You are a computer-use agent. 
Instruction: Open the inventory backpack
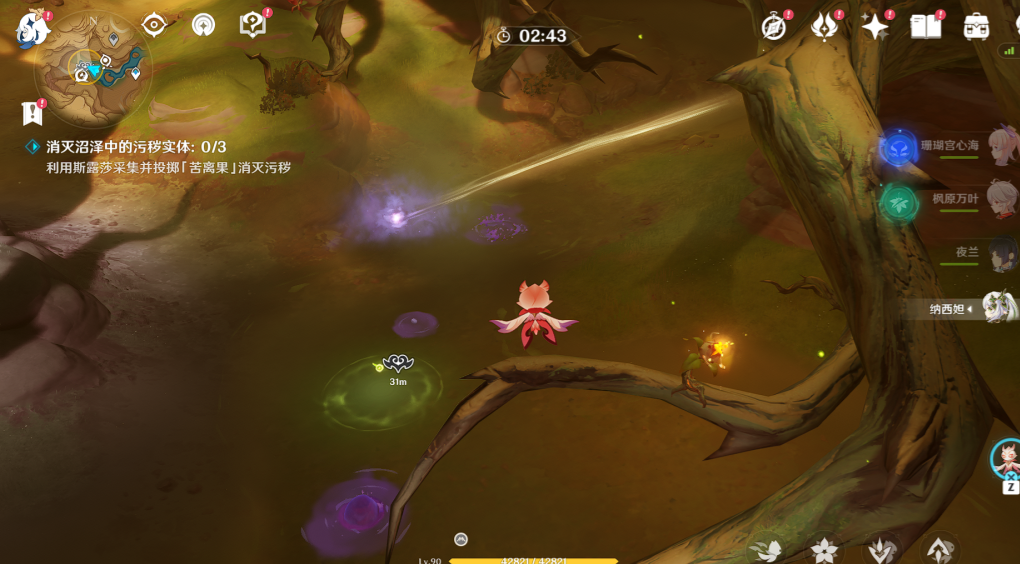coord(976,27)
